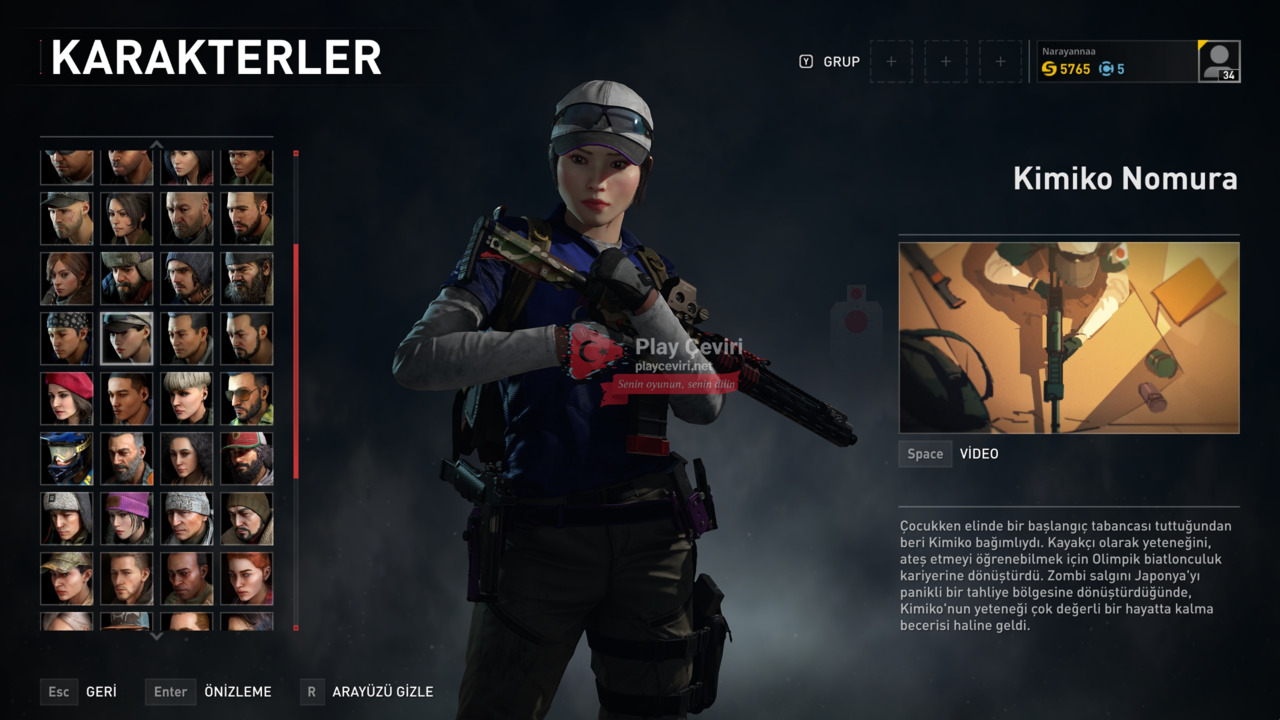Screen dimensions: 1280x720
Task: Select the woman in the red beret portrait
Action: tap(67, 398)
